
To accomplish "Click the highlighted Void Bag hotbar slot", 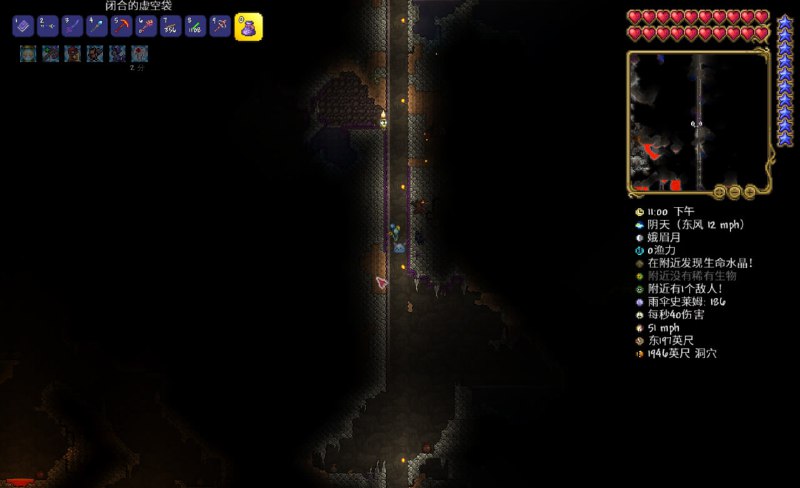I will coord(248,27).
